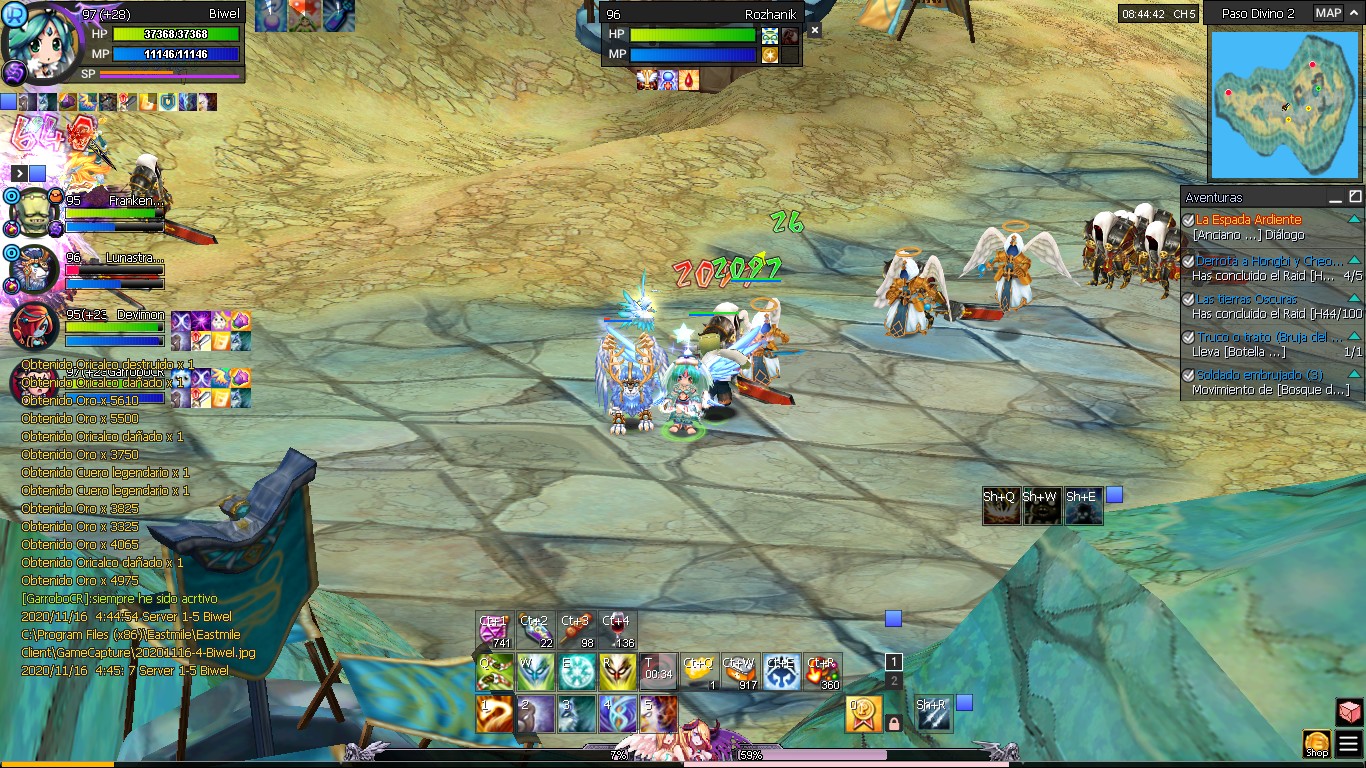Viewport: 1366px width, 768px height.
Task: Select the La Espada Ardiente quest entry
Action: [x=1248, y=219]
